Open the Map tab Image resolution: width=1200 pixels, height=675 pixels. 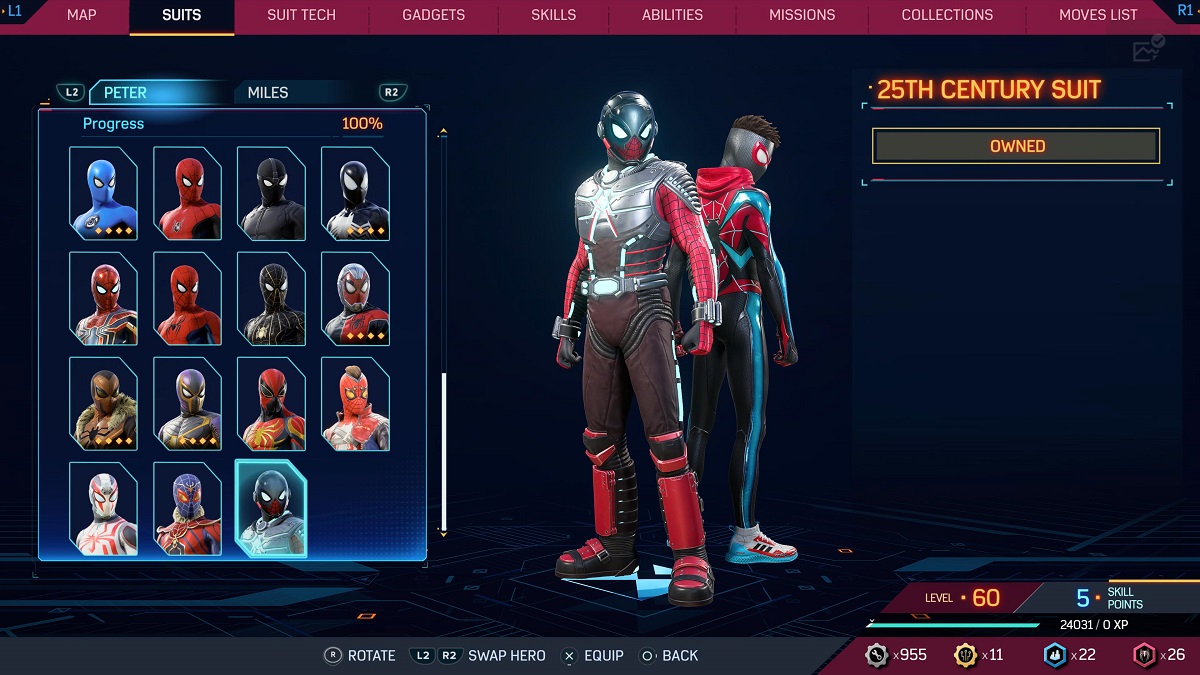(x=81, y=15)
